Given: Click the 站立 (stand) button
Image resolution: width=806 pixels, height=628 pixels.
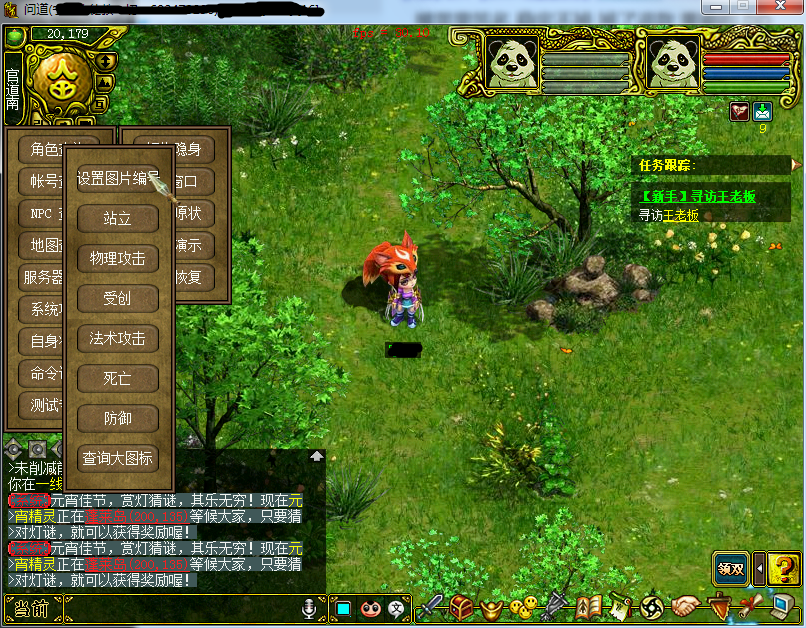Looking at the screenshot, I should coord(118,218).
